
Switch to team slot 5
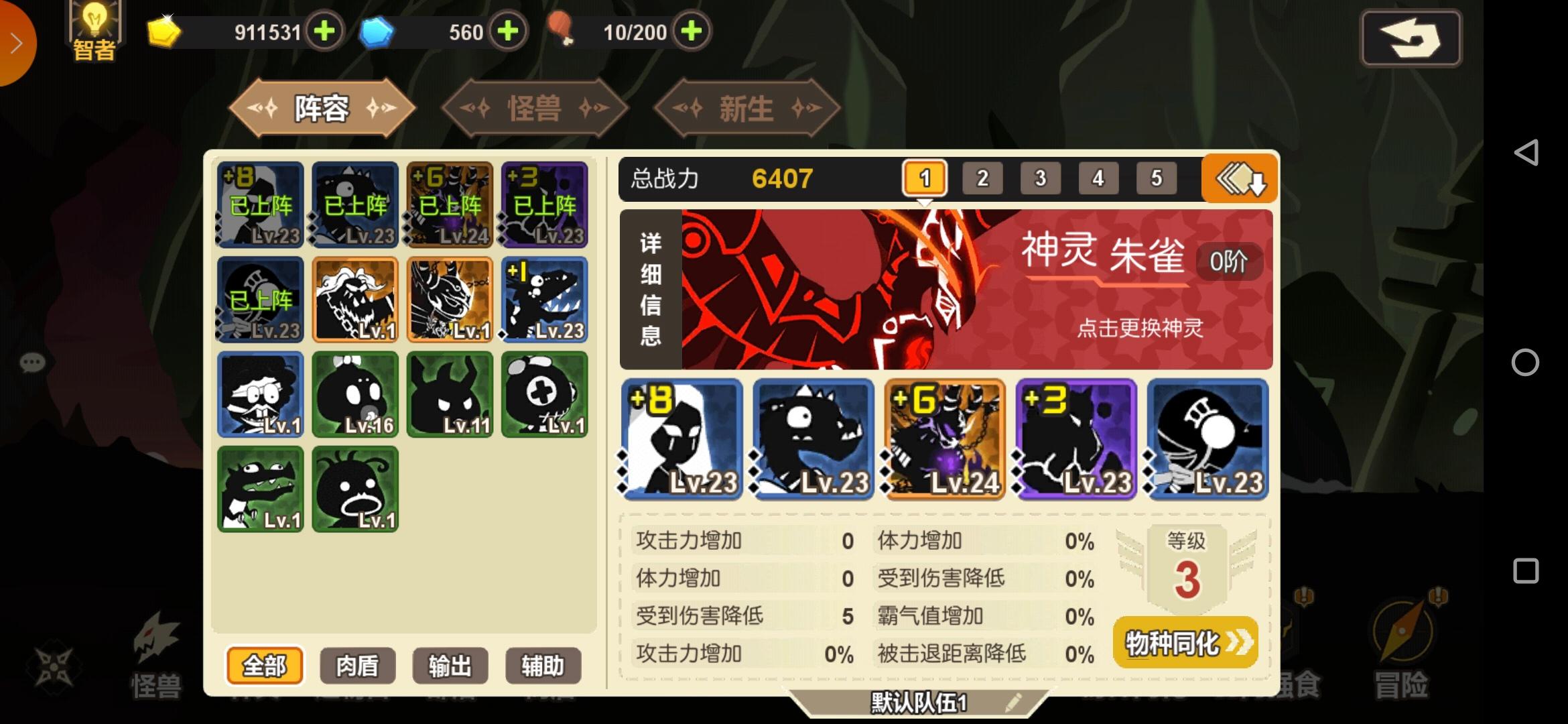1156,178
